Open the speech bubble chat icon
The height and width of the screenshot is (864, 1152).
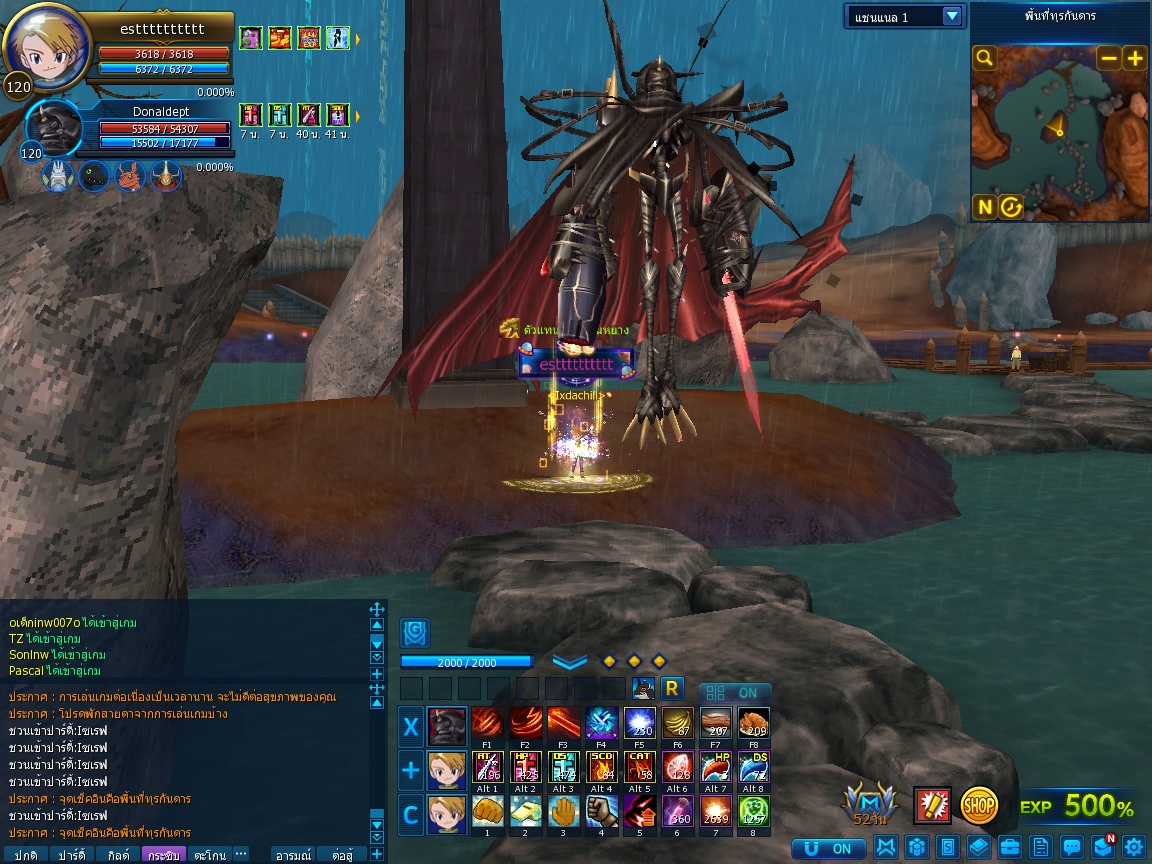(1071, 847)
